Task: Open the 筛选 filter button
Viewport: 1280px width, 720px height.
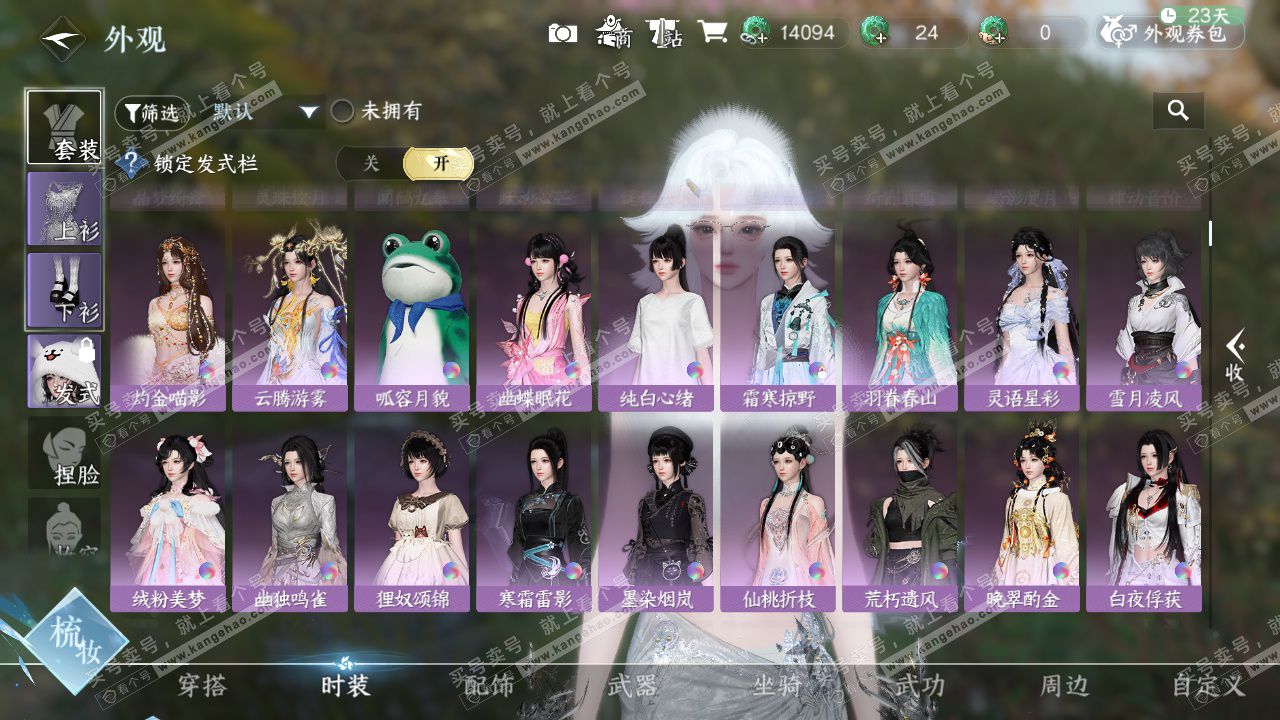Action: click(x=150, y=112)
